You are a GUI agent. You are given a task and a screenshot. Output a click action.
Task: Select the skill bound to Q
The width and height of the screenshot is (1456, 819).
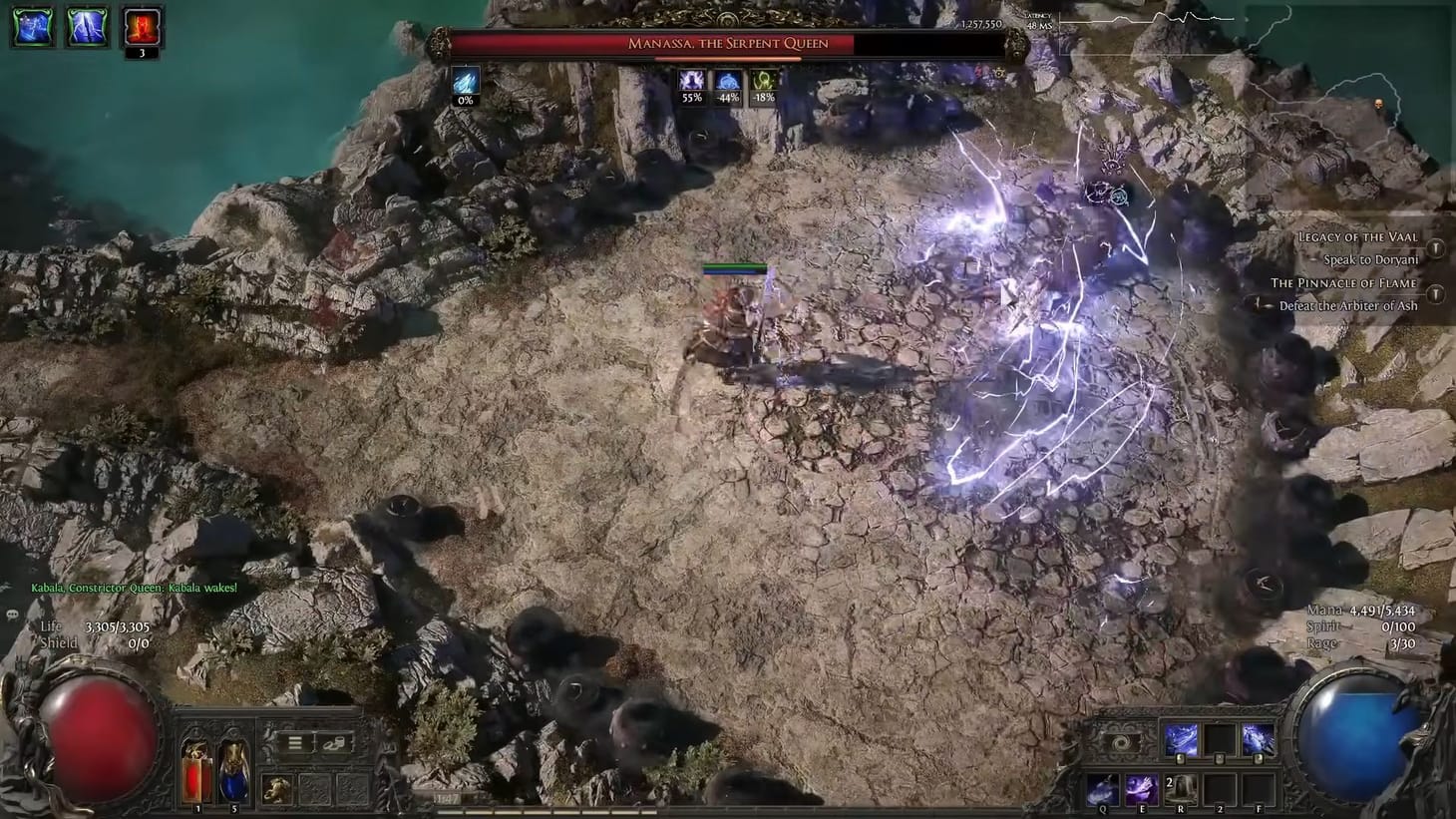pyautogui.click(x=1103, y=788)
